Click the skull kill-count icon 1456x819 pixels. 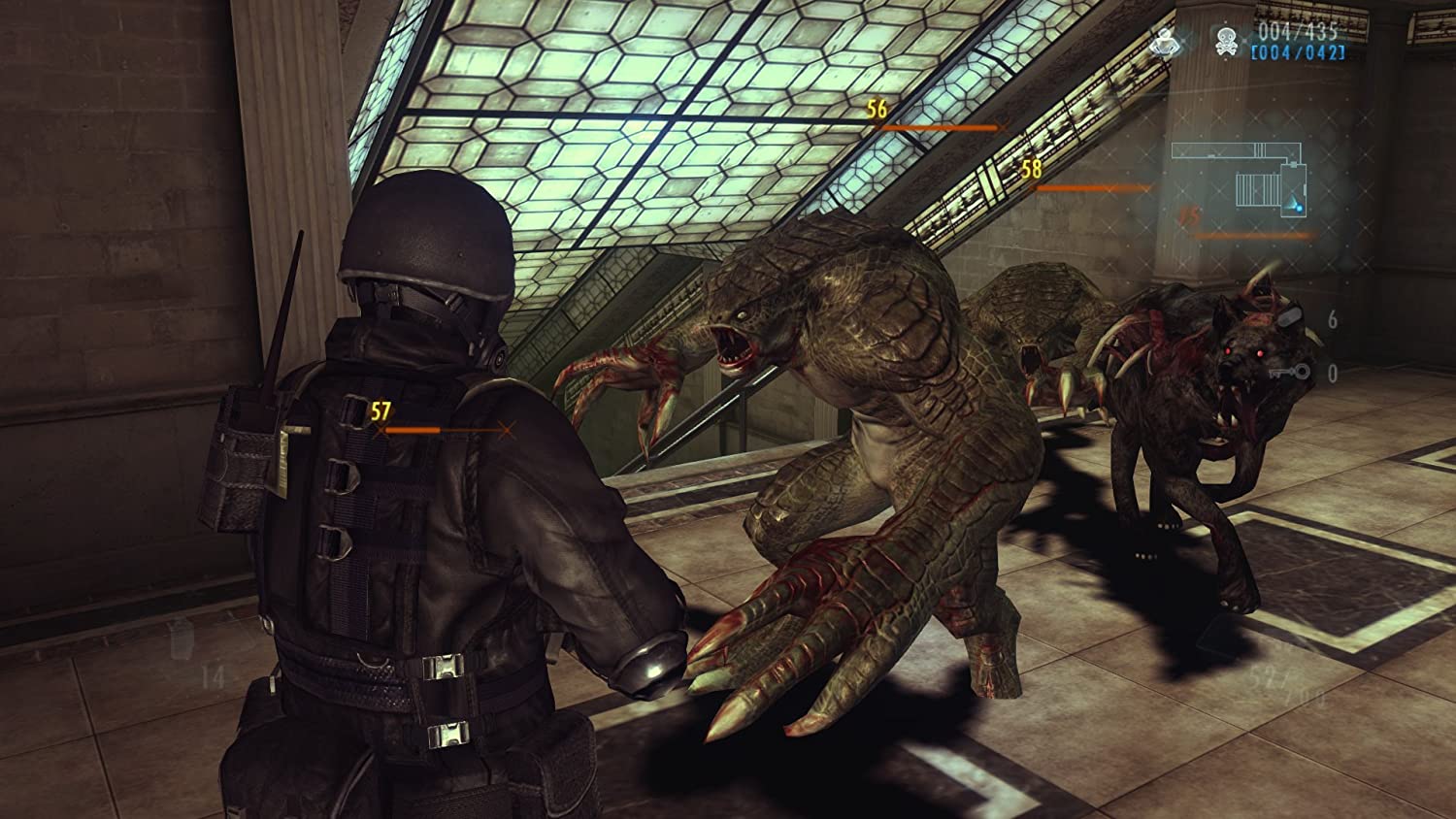click(1225, 39)
